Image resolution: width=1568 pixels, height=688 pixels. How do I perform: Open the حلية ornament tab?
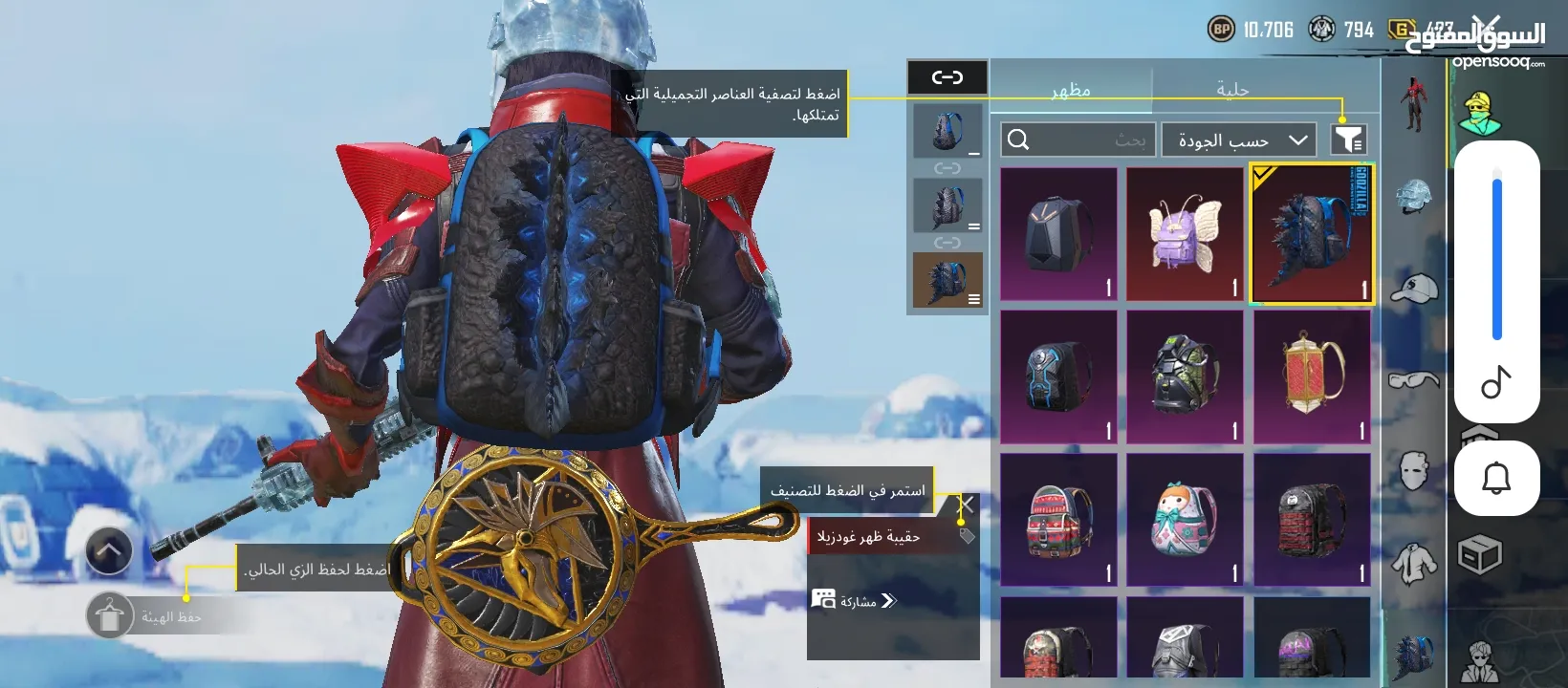pos(1232,90)
